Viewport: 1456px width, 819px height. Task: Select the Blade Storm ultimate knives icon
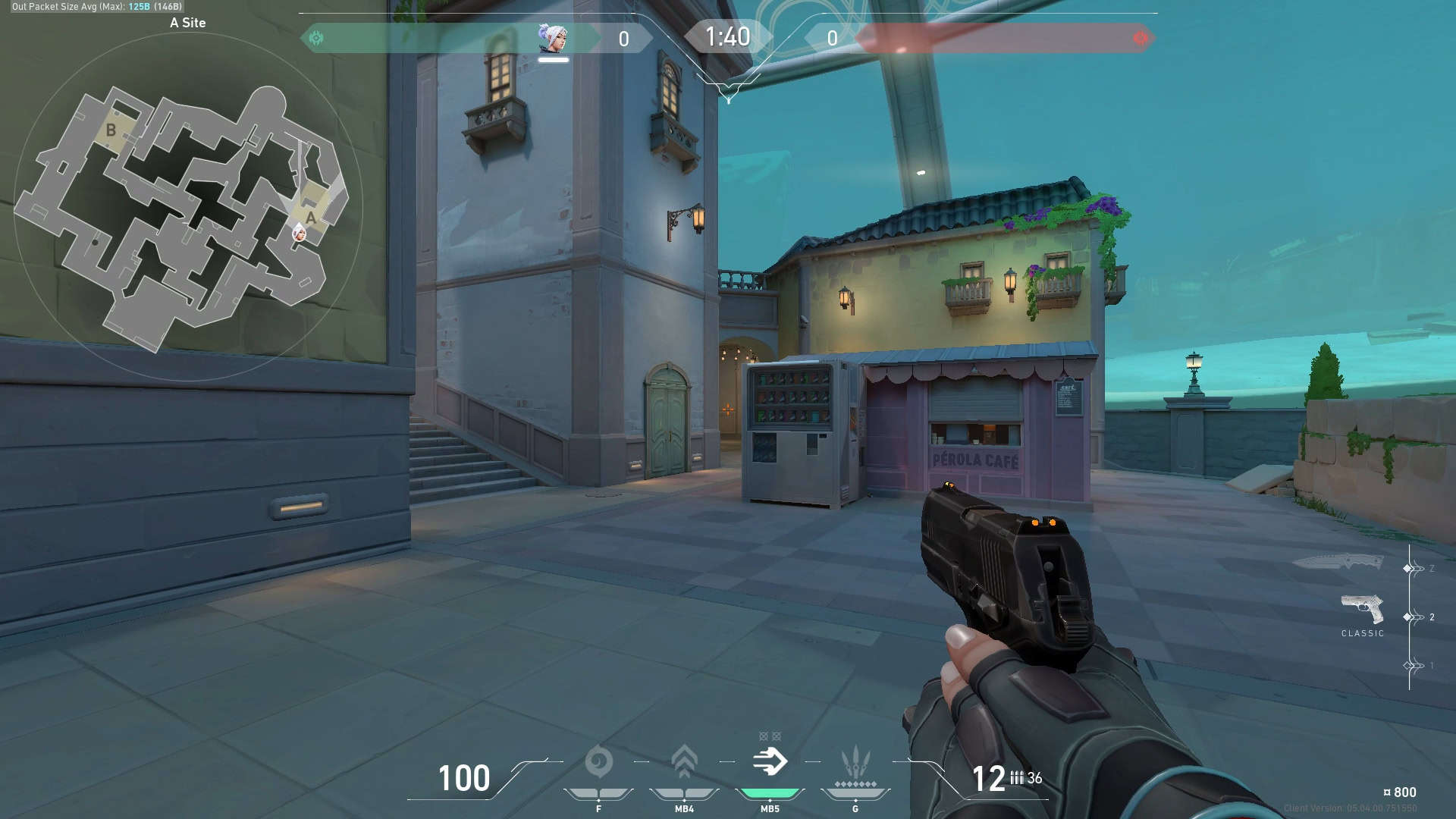coord(855,762)
